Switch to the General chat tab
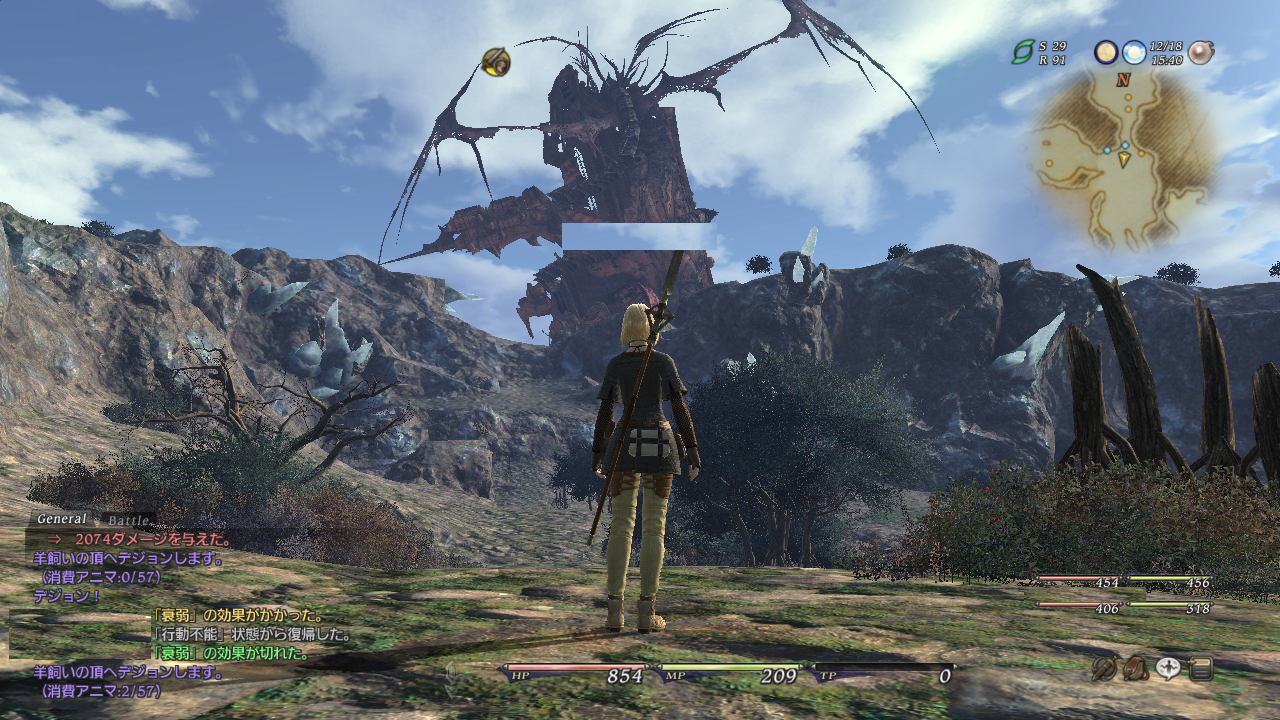 [x=62, y=519]
